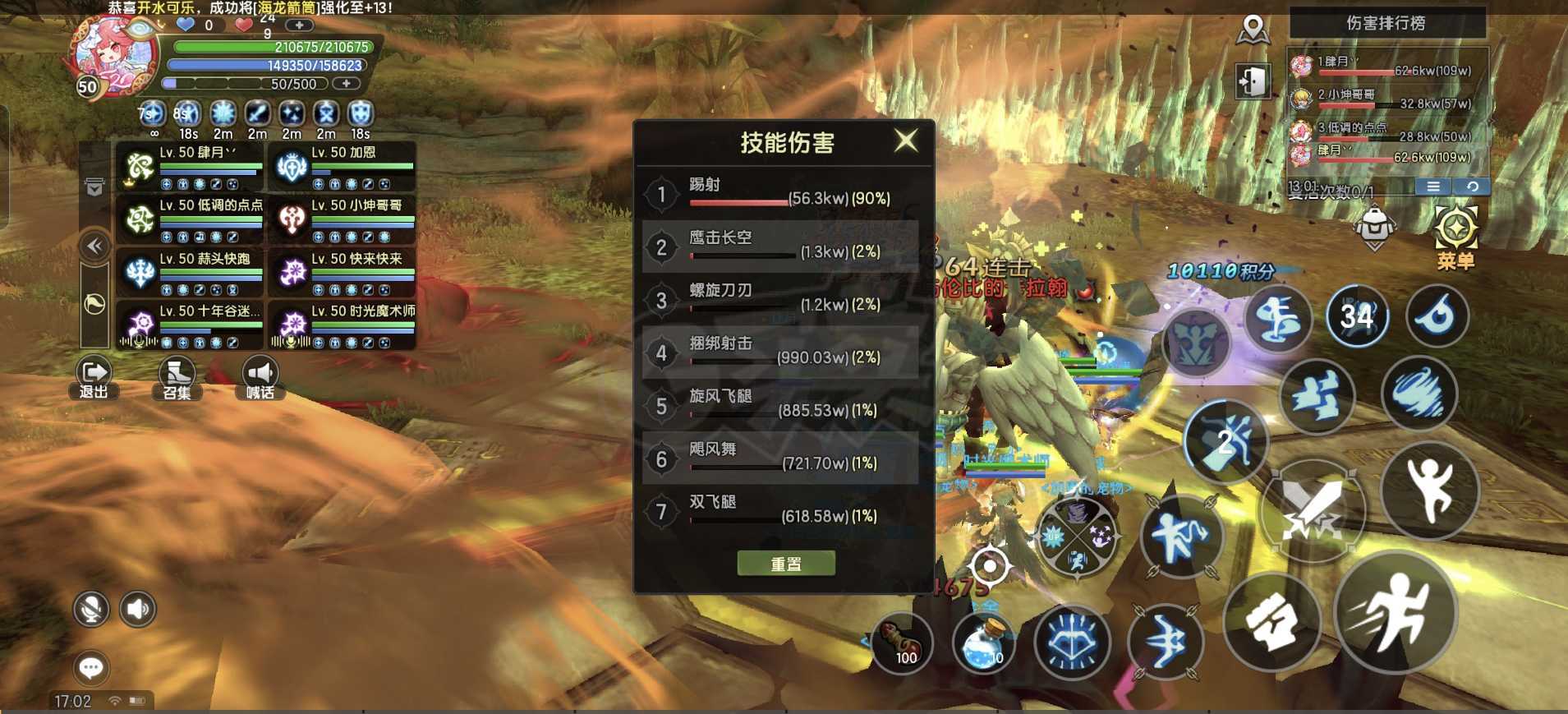
Task: Open the 菜单 menu icon
Action: (1455, 236)
